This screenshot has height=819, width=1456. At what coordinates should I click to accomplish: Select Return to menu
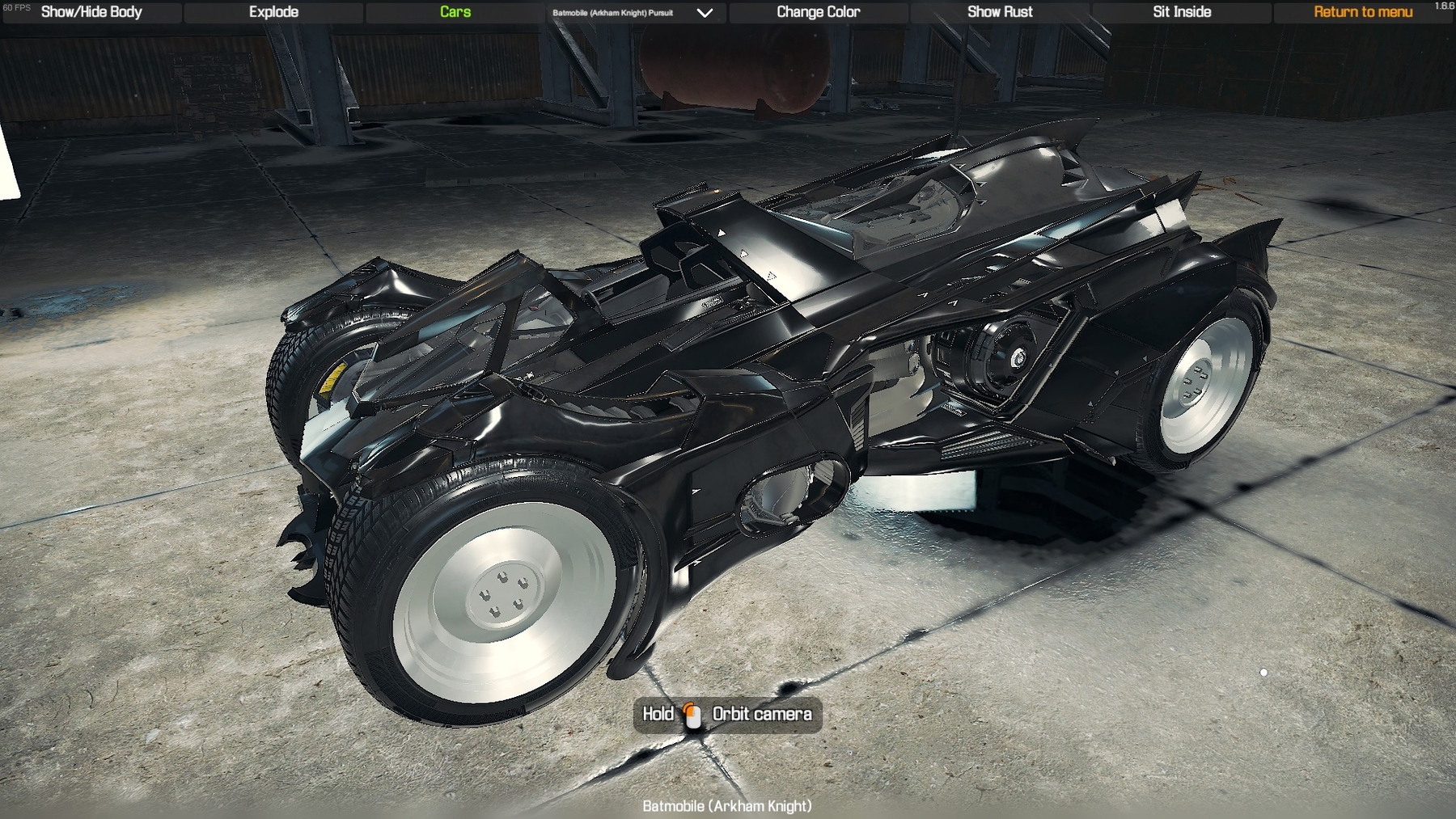pyautogui.click(x=1363, y=12)
